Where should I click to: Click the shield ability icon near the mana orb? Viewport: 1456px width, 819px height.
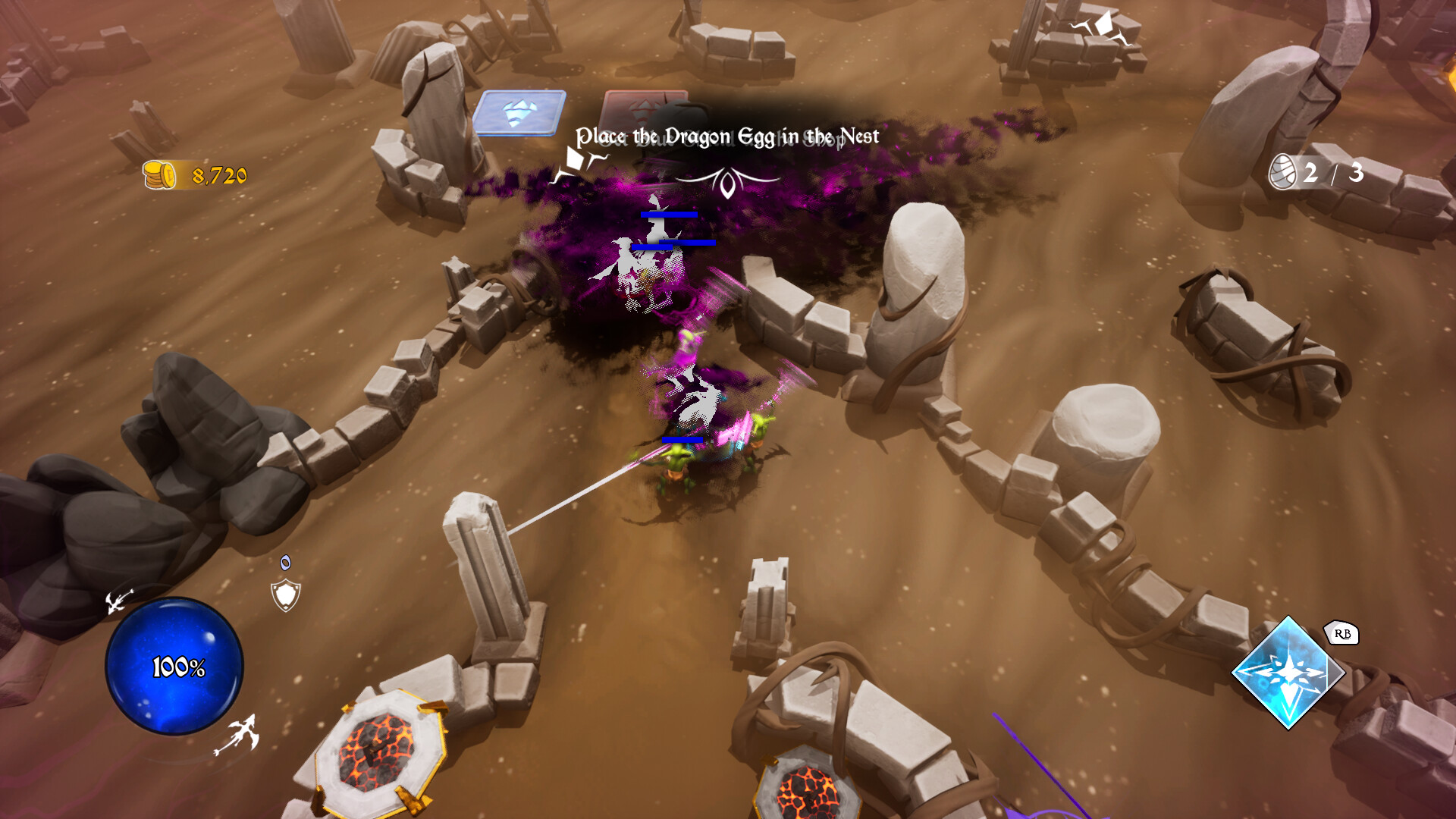coord(284,593)
